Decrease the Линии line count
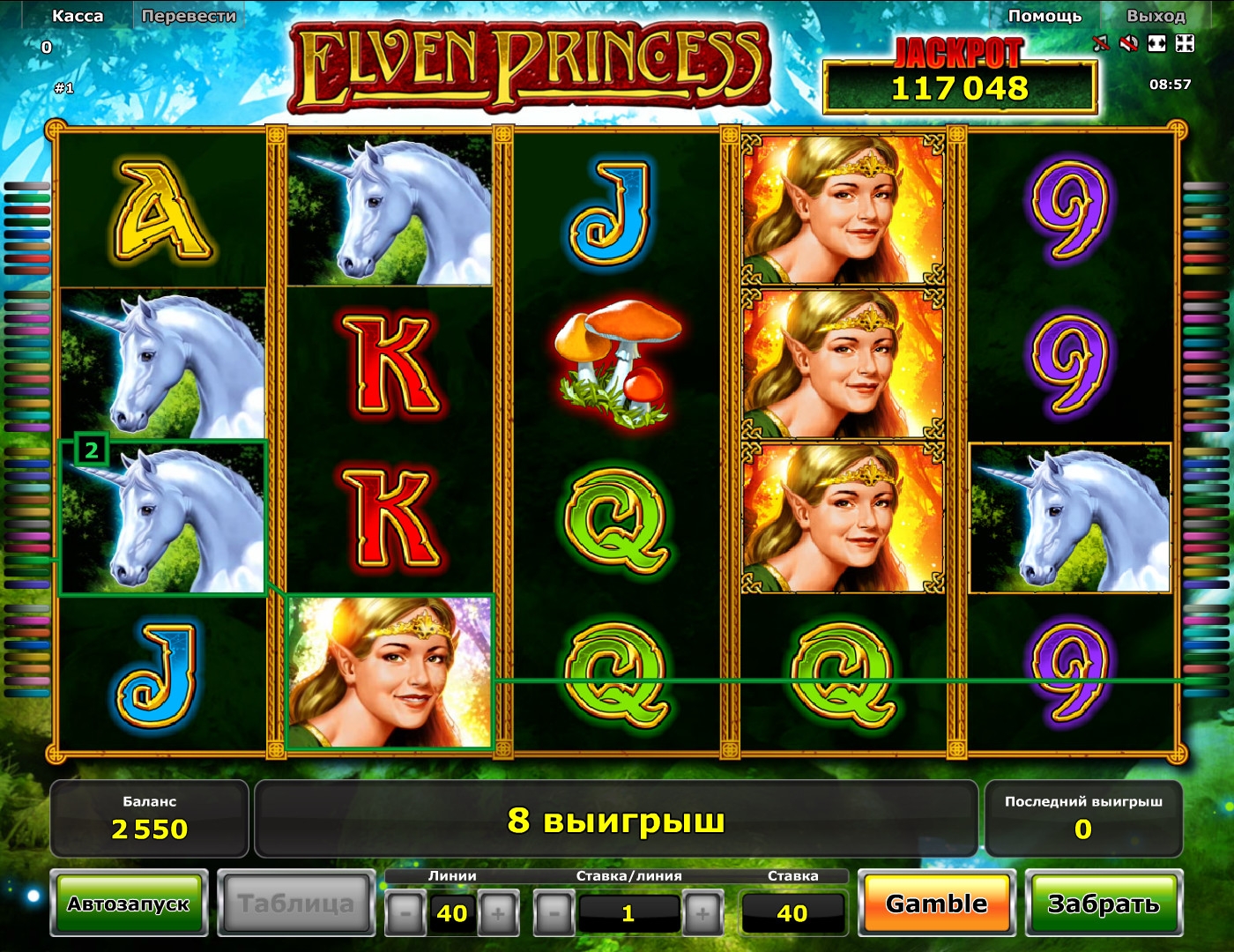The width and height of the screenshot is (1234, 952). (405, 913)
